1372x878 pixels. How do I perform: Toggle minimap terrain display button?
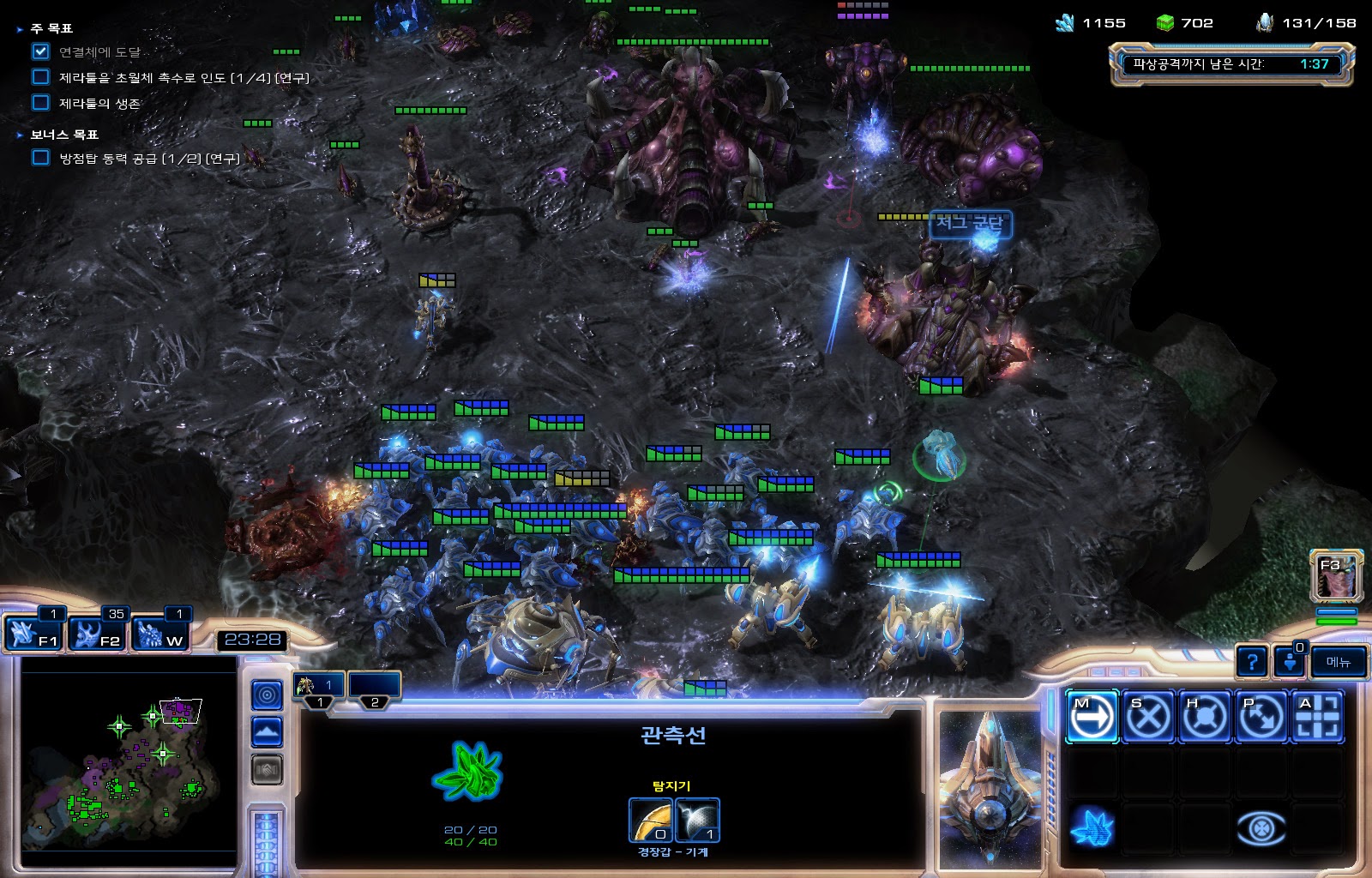point(267,732)
